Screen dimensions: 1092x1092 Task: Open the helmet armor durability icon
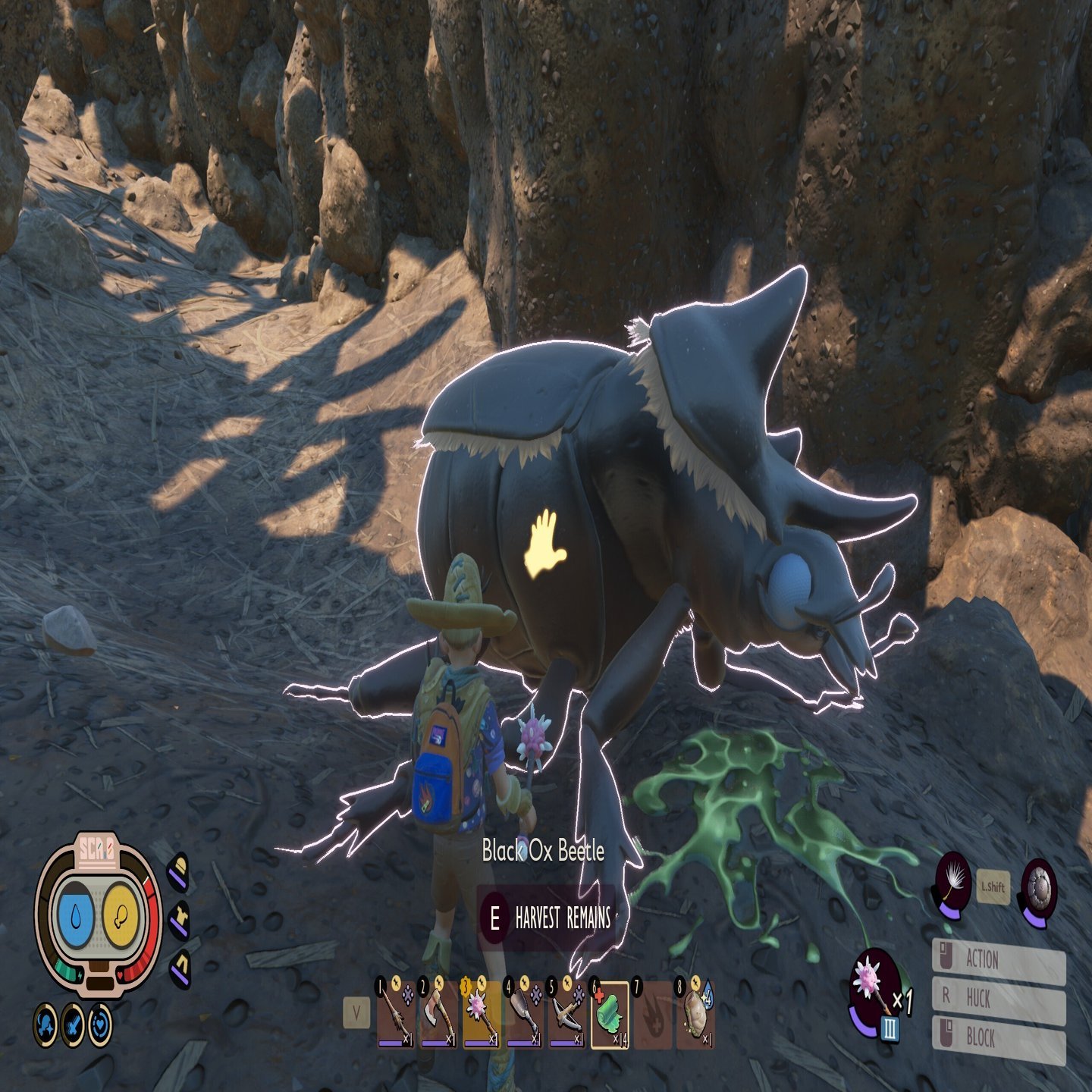pyautogui.click(x=178, y=872)
